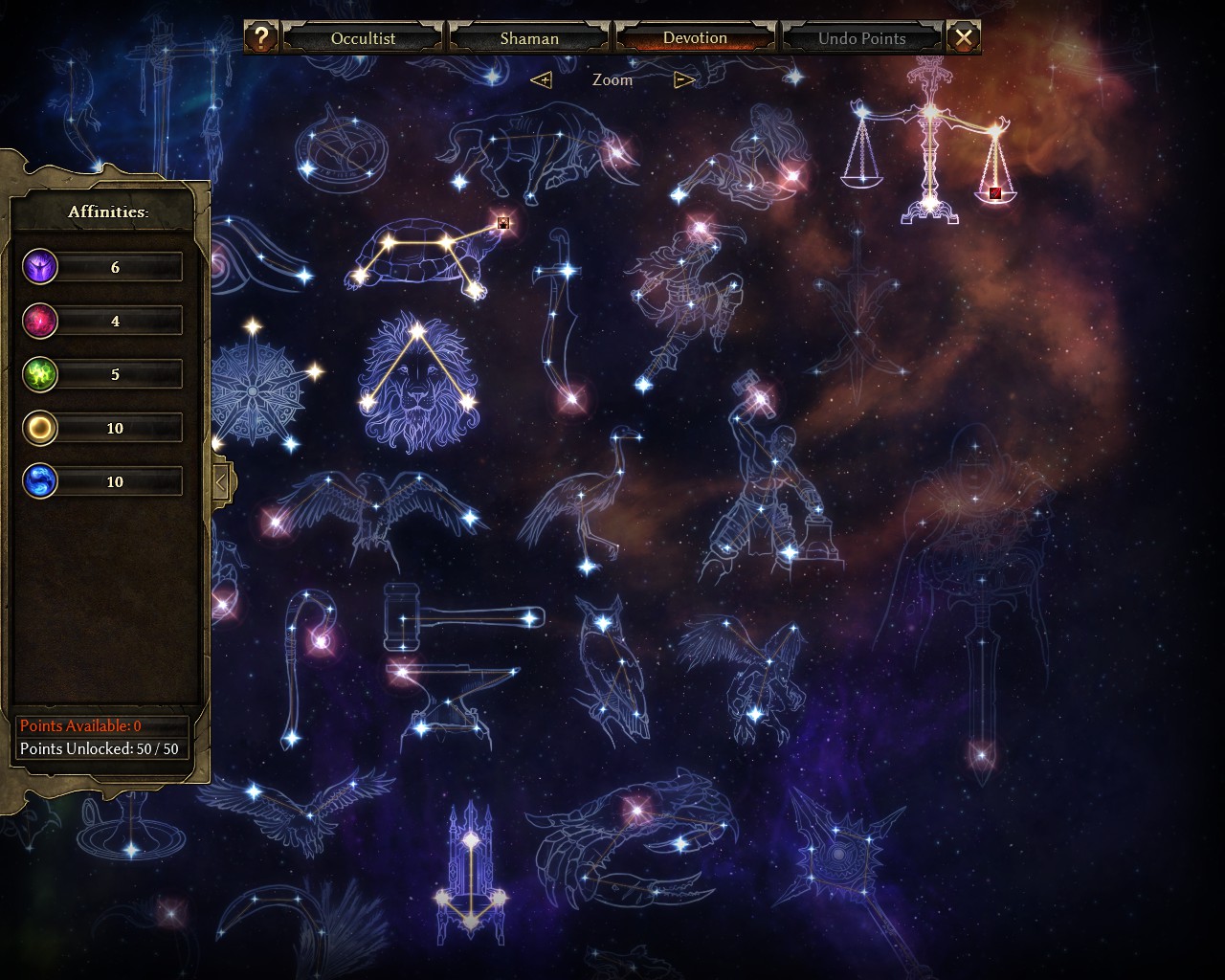Open the question mark help button

260,37
